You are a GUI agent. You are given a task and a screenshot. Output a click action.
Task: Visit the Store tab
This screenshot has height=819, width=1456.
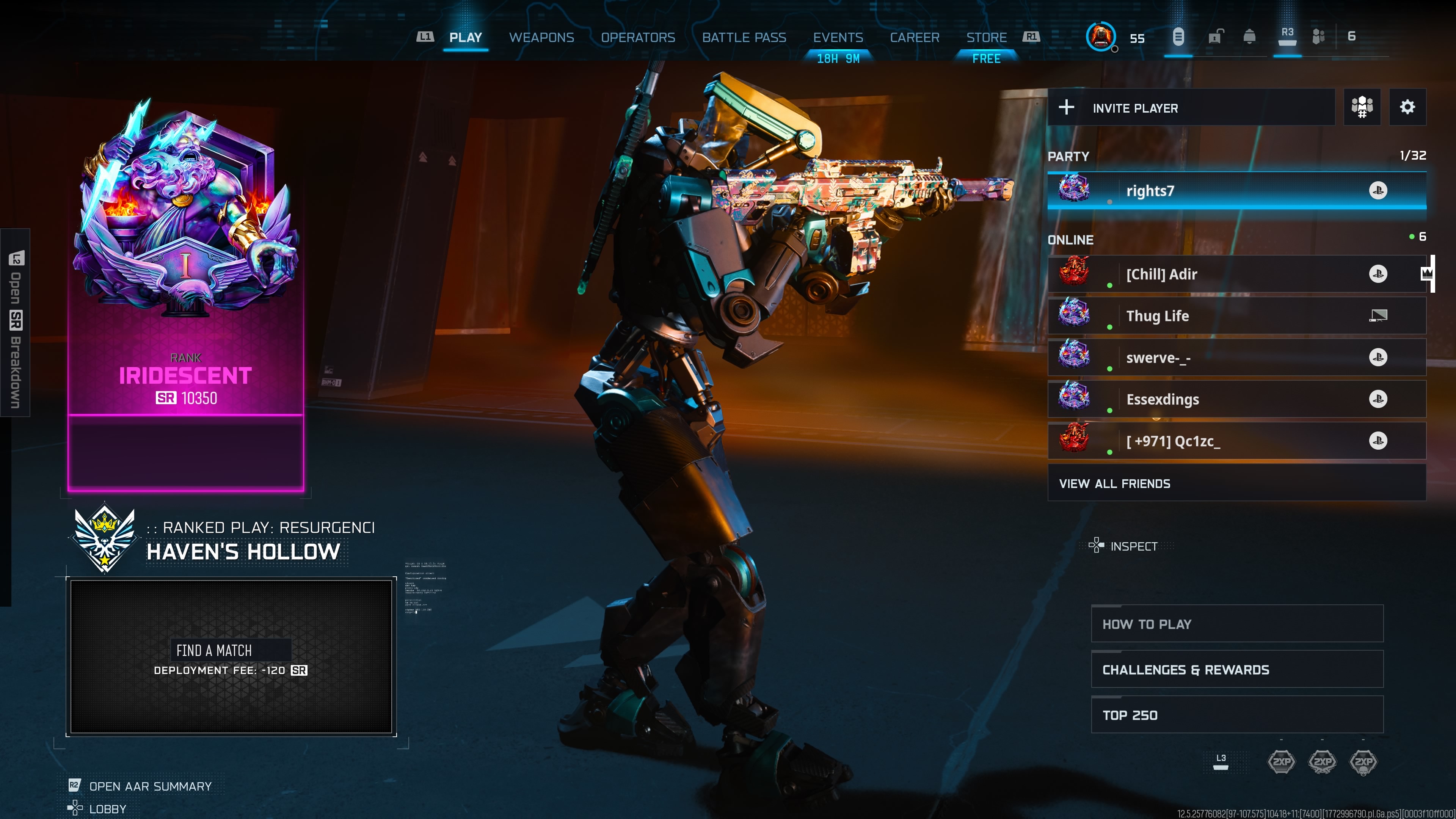tap(986, 37)
